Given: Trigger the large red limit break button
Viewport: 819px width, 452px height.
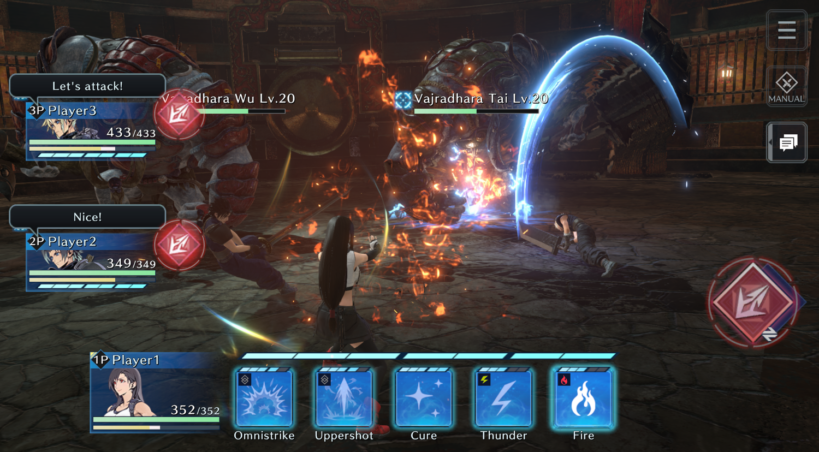Looking at the screenshot, I should pyautogui.click(x=752, y=299).
